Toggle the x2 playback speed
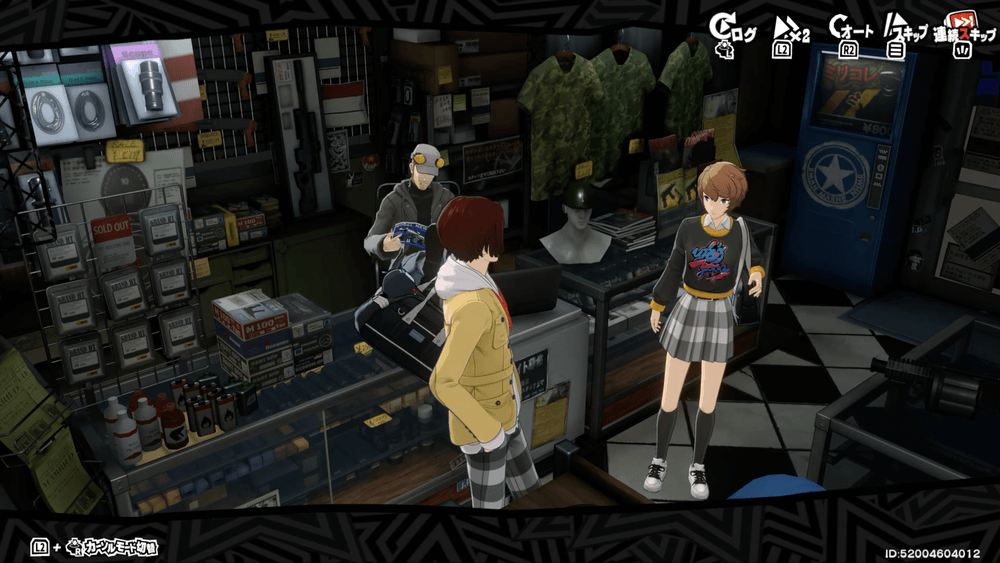1000x563 pixels. [787, 31]
